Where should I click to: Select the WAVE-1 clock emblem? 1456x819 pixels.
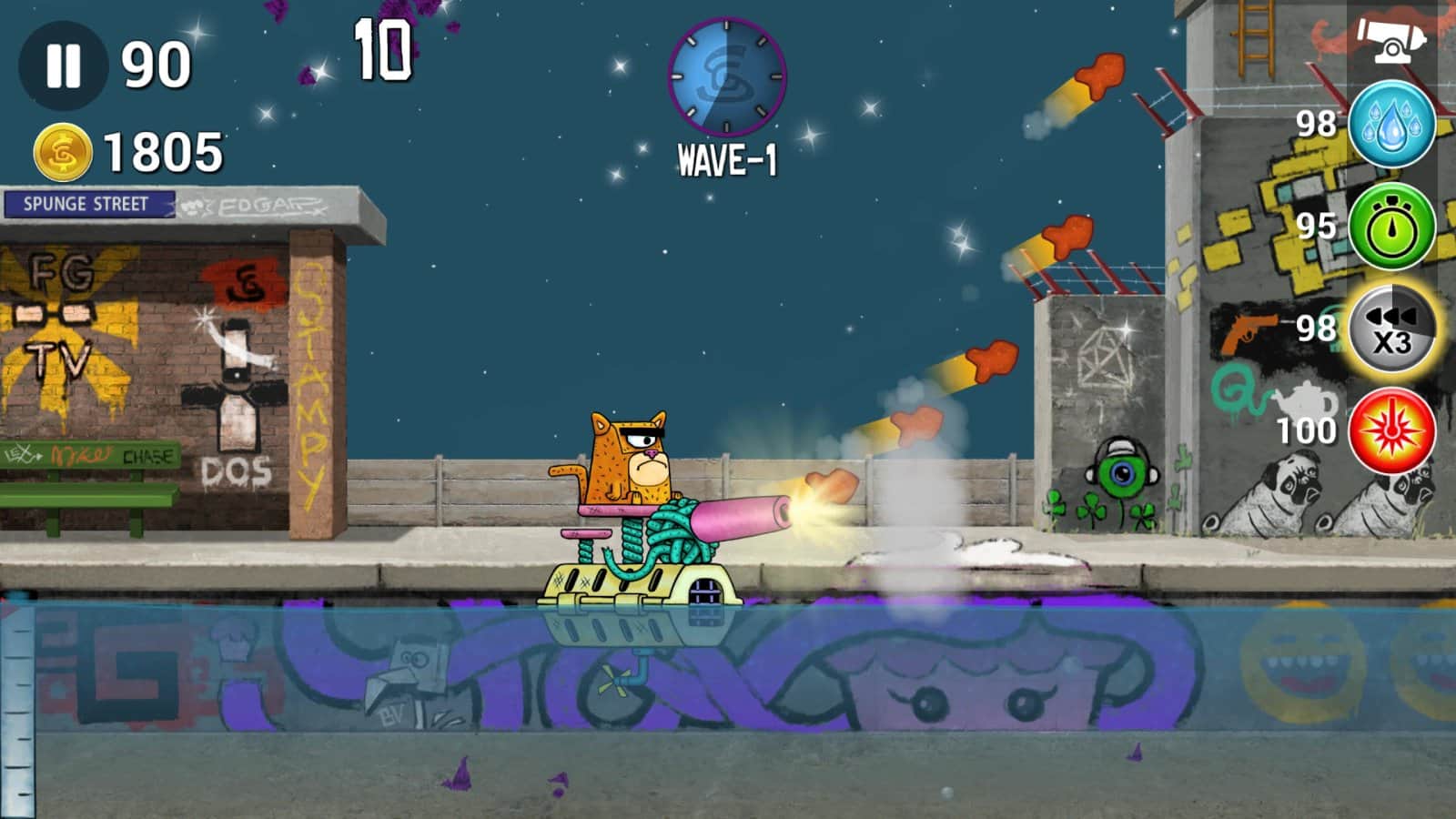(728, 75)
